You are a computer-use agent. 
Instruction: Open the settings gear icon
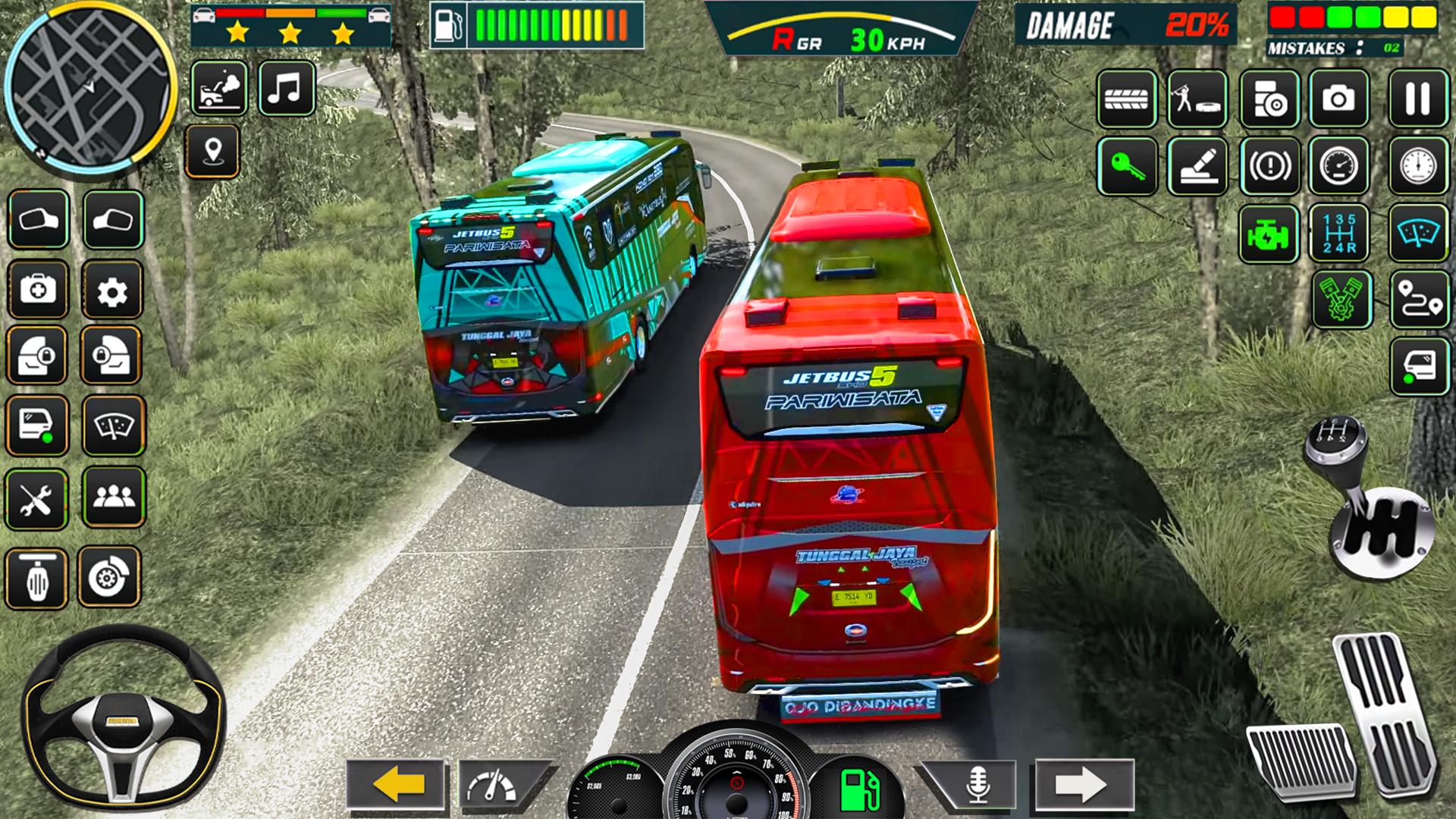pyautogui.click(x=112, y=290)
